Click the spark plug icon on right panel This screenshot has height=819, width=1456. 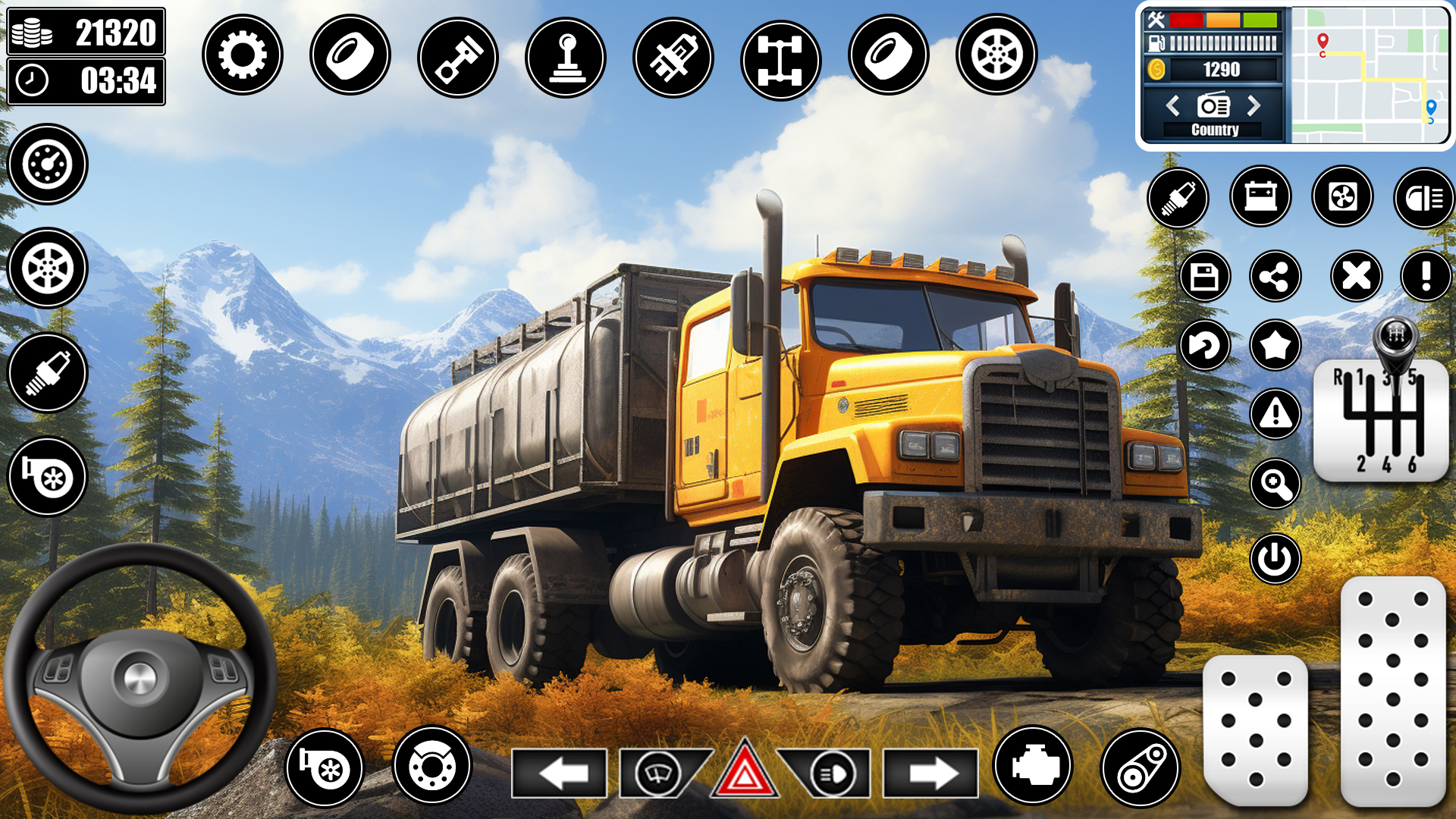(x=1180, y=198)
